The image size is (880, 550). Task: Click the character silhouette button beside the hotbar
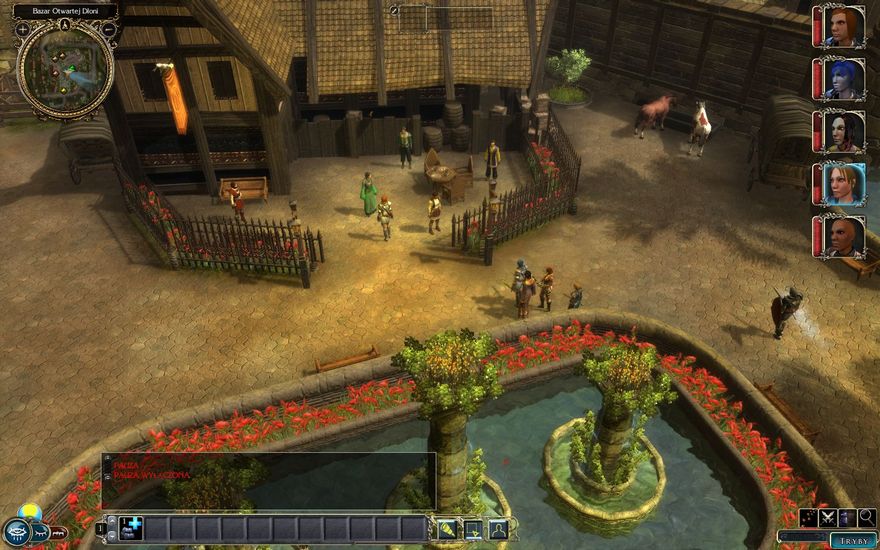(x=497, y=529)
